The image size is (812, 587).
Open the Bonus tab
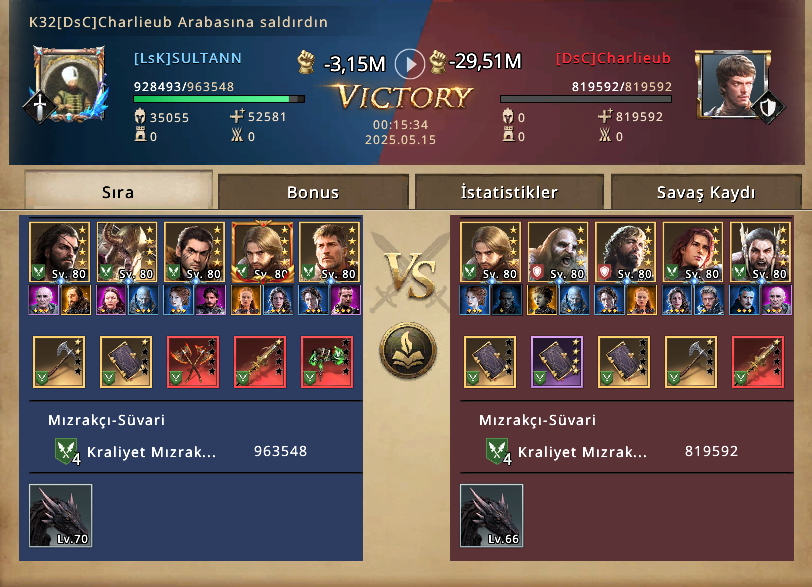coord(313,192)
